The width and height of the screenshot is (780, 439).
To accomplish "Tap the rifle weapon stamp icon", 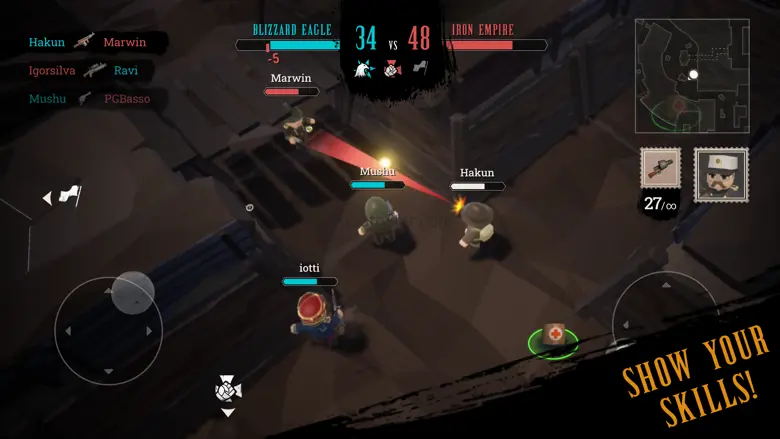I will [x=661, y=169].
